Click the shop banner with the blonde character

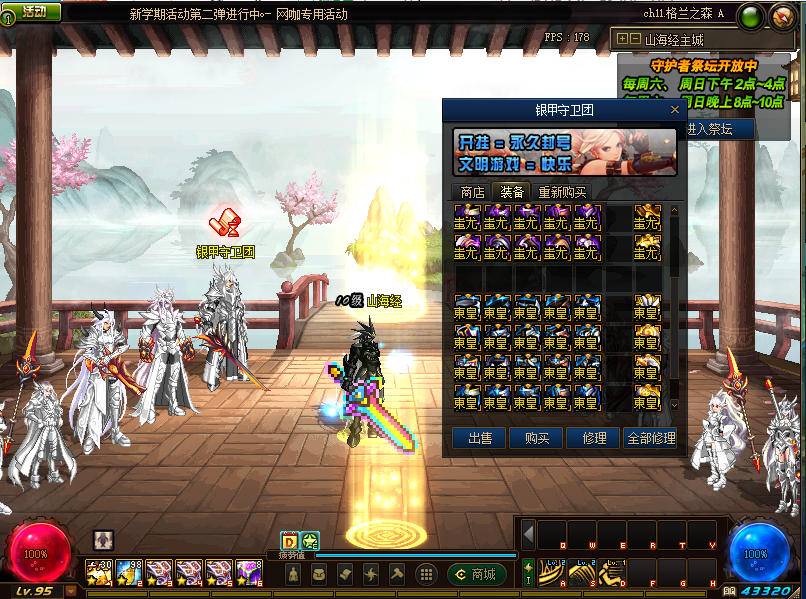pos(565,151)
